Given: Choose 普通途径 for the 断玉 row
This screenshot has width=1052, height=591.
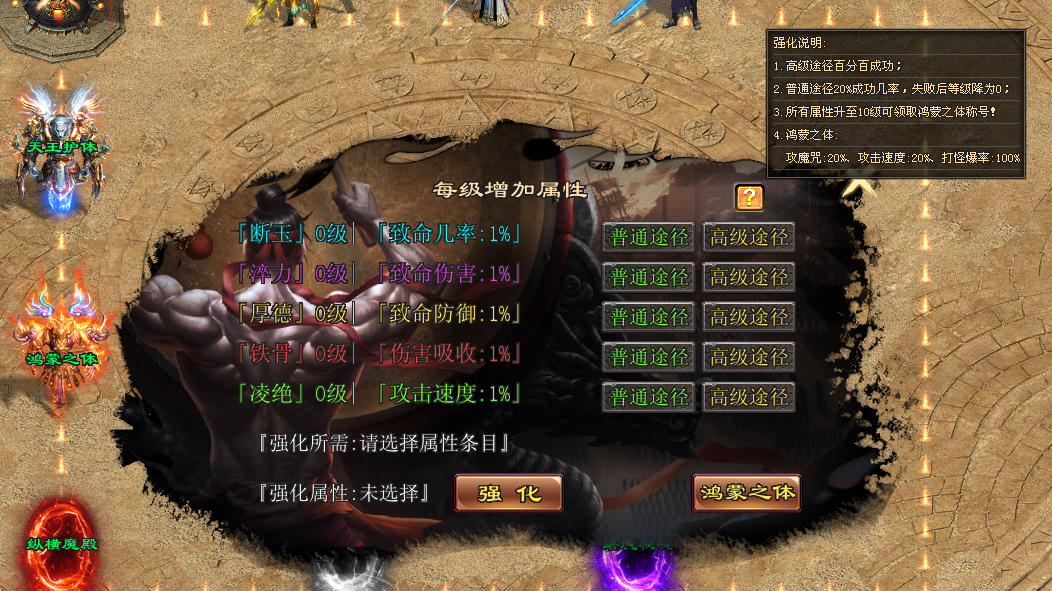Looking at the screenshot, I should point(650,237).
